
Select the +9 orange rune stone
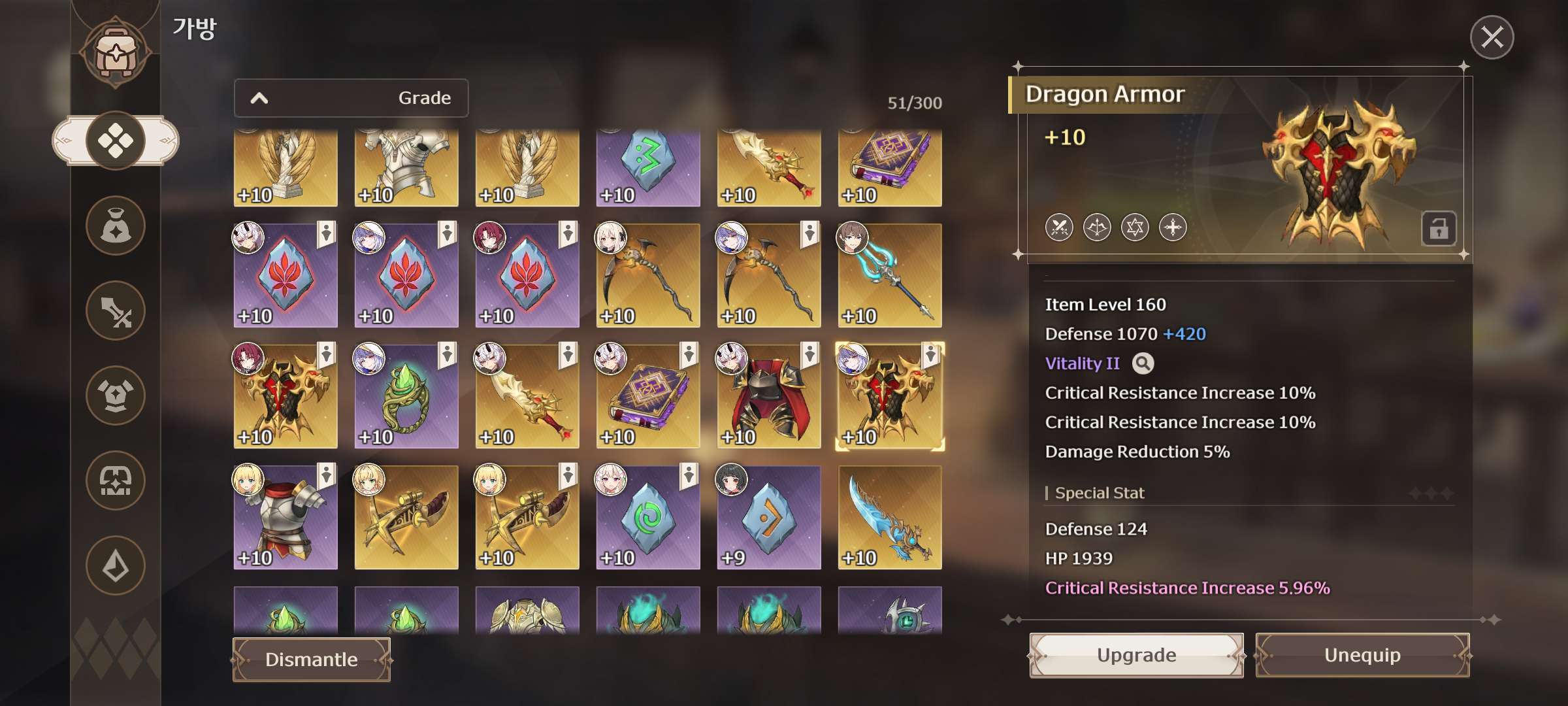(x=769, y=518)
